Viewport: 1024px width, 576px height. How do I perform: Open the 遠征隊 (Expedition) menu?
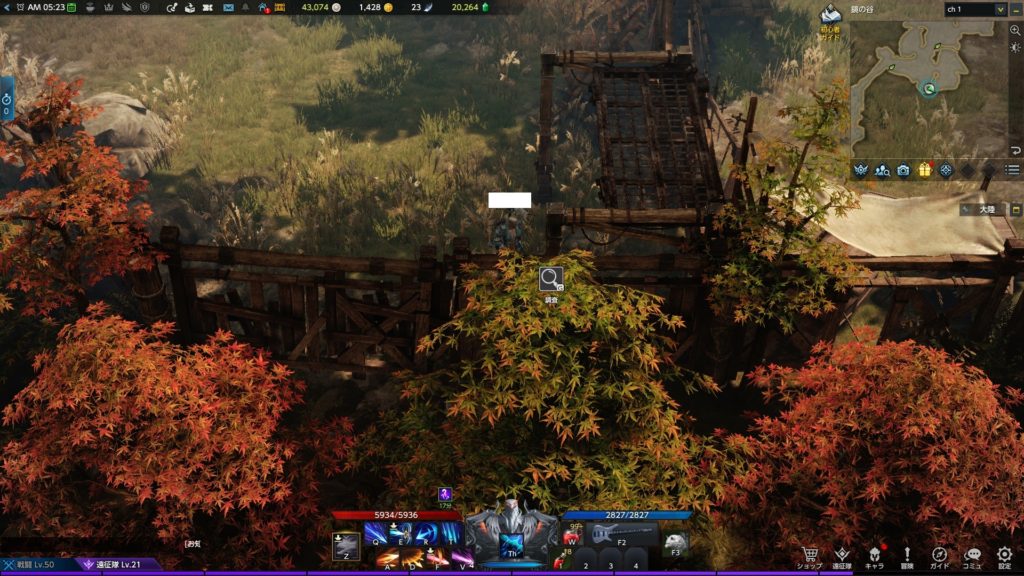coord(842,556)
